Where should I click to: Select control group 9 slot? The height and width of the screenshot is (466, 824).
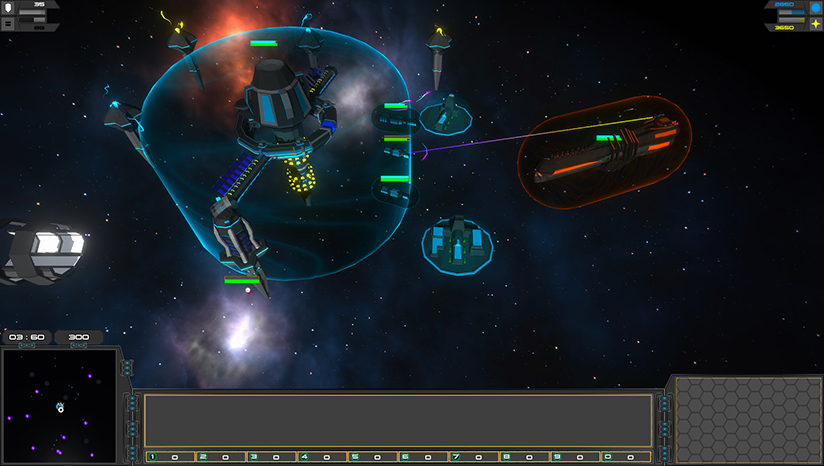tap(573, 457)
